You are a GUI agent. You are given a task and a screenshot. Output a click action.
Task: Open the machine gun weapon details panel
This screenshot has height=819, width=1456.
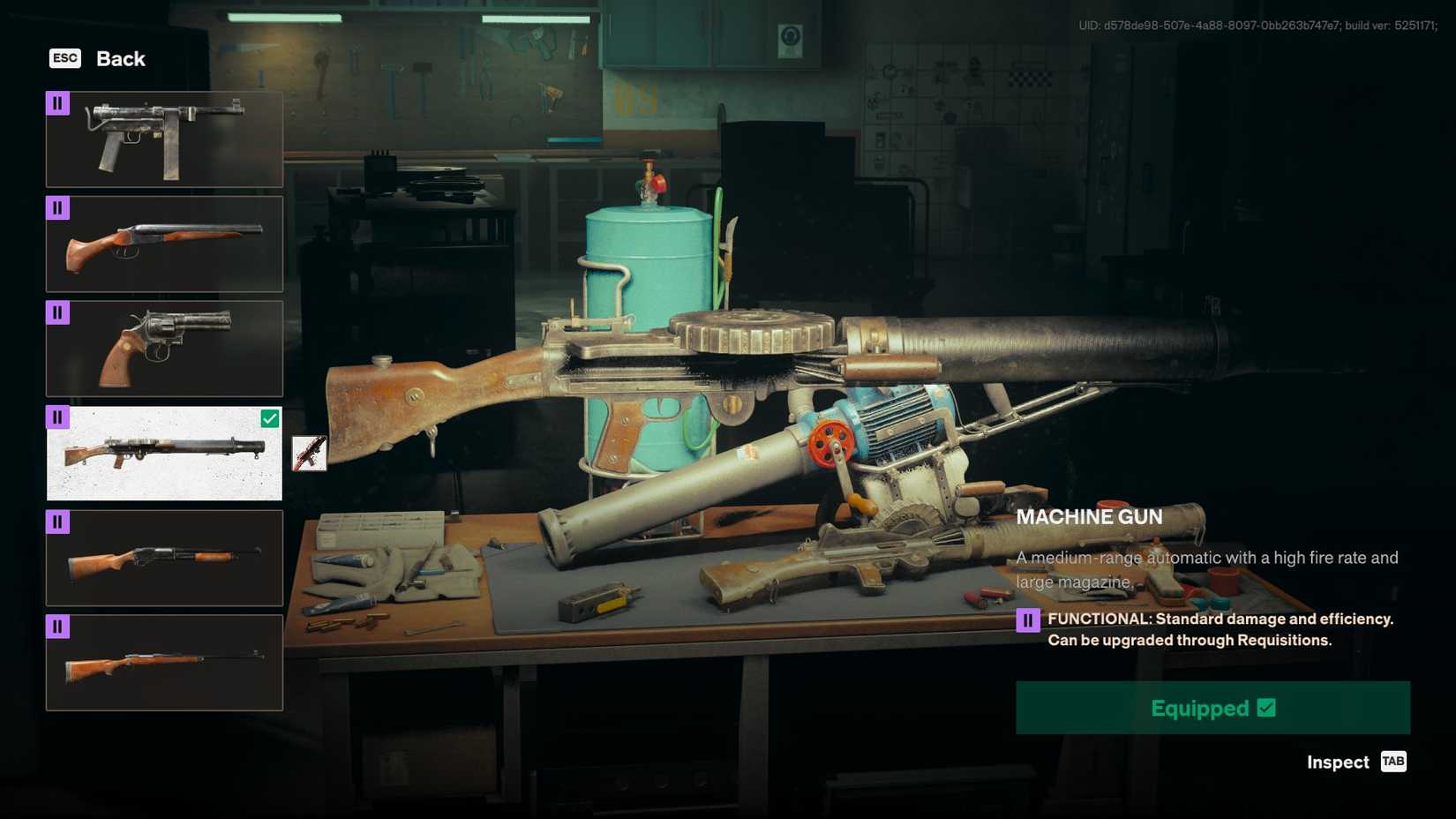pos(163,454)
